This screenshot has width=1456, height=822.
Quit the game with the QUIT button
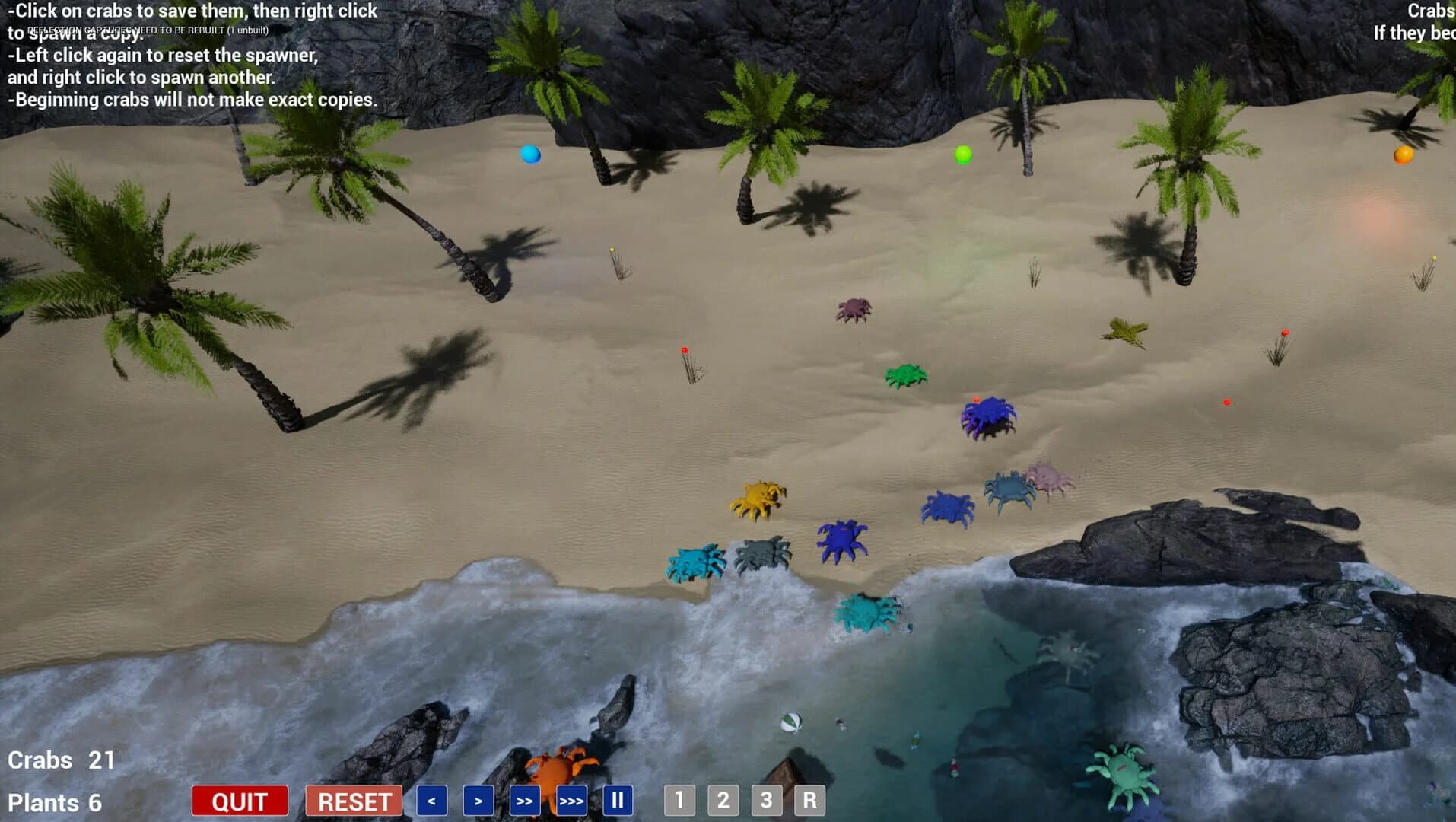pos(240,800)
